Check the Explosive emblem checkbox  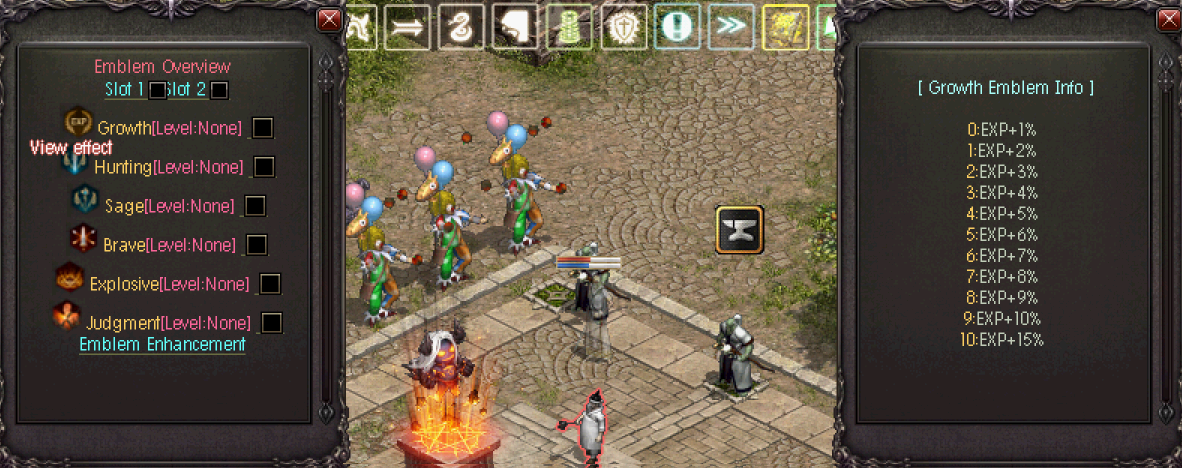pyautogui.click(x=270, y=284)
